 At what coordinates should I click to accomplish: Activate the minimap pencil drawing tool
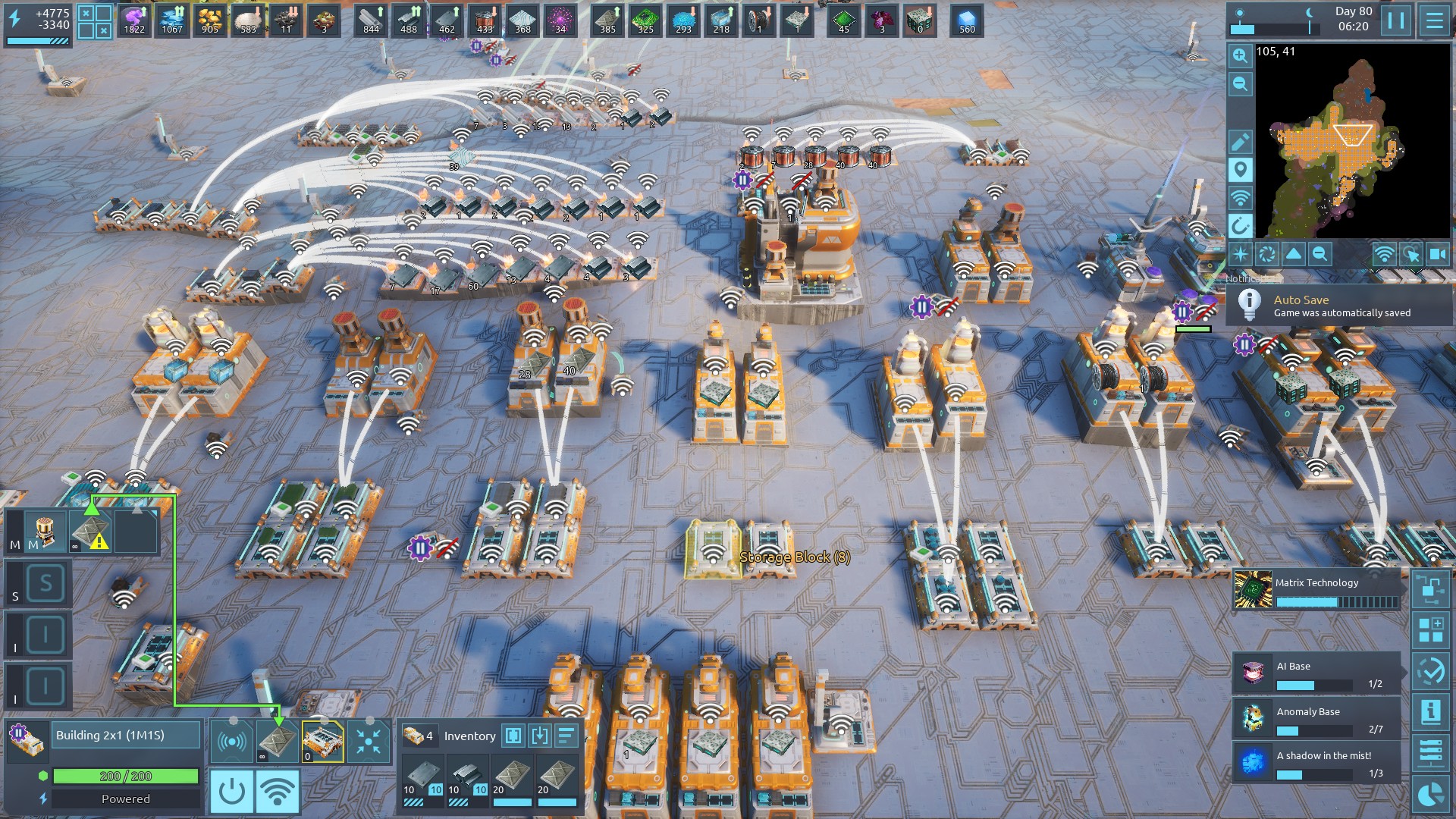pos(1240,142)
